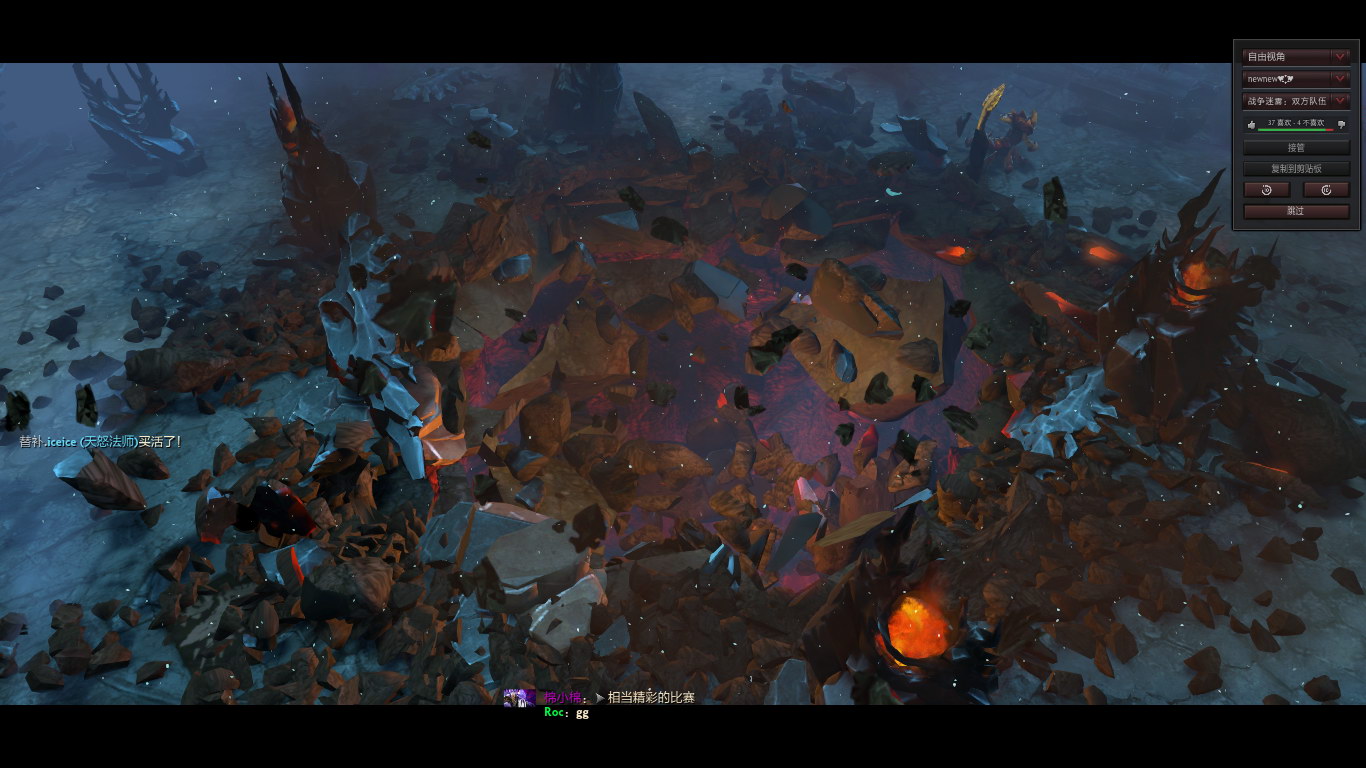Skip forward with the forward-arrow button
The image size is (1366, 768).
(1326, 190)
